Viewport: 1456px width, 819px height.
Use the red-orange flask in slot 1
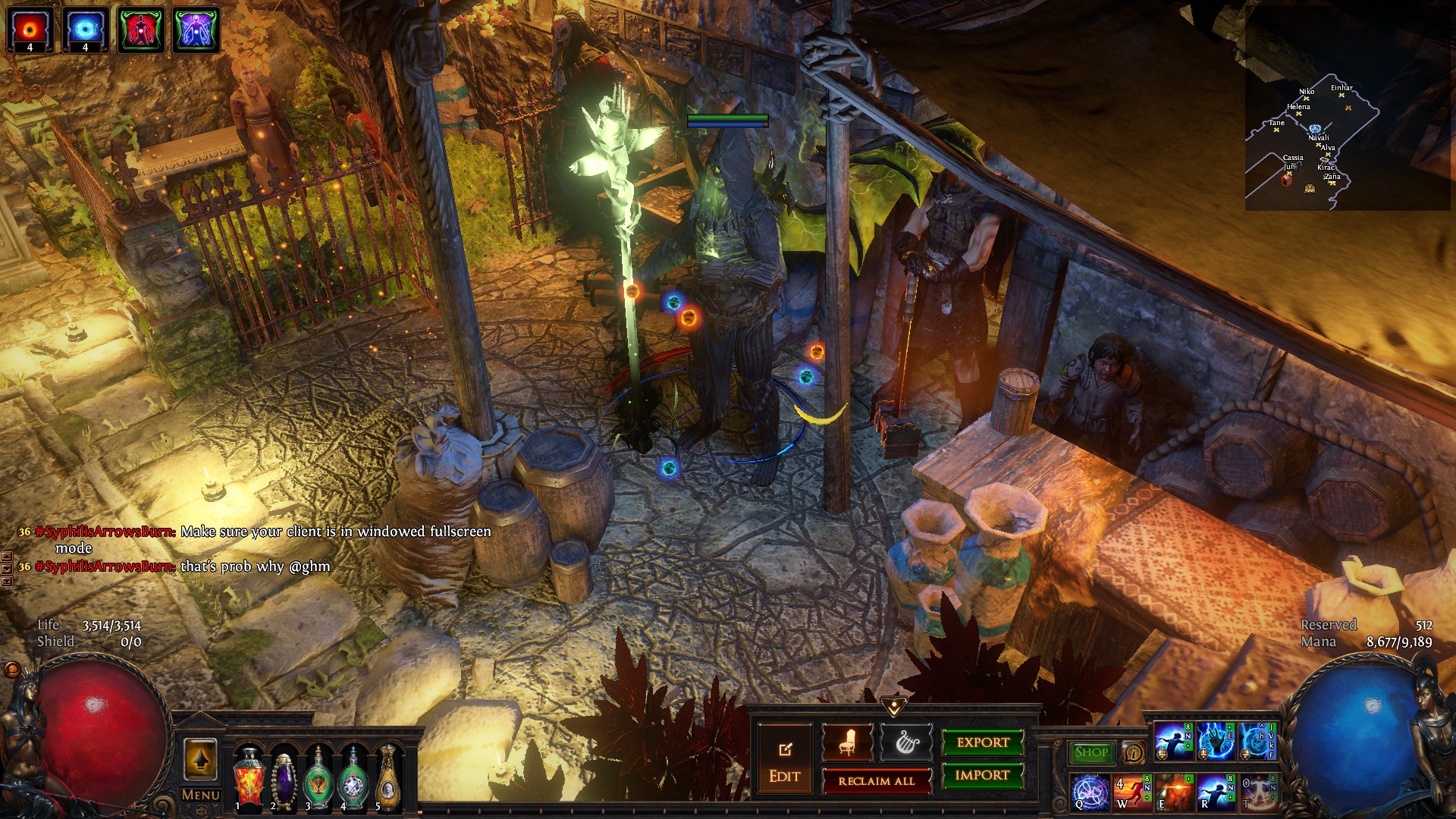point(249,777)
